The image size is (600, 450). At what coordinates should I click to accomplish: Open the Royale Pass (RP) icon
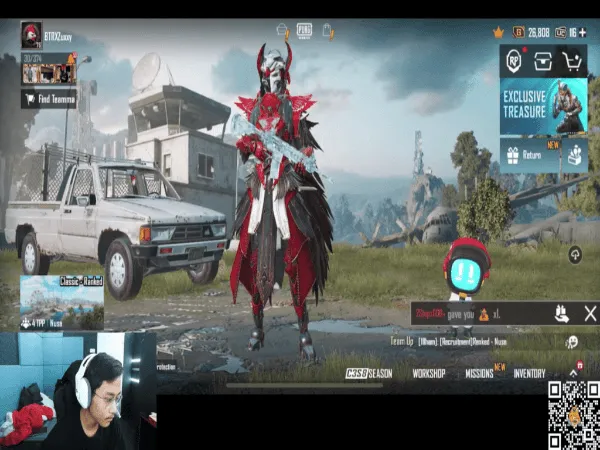[x=516, y=61]
